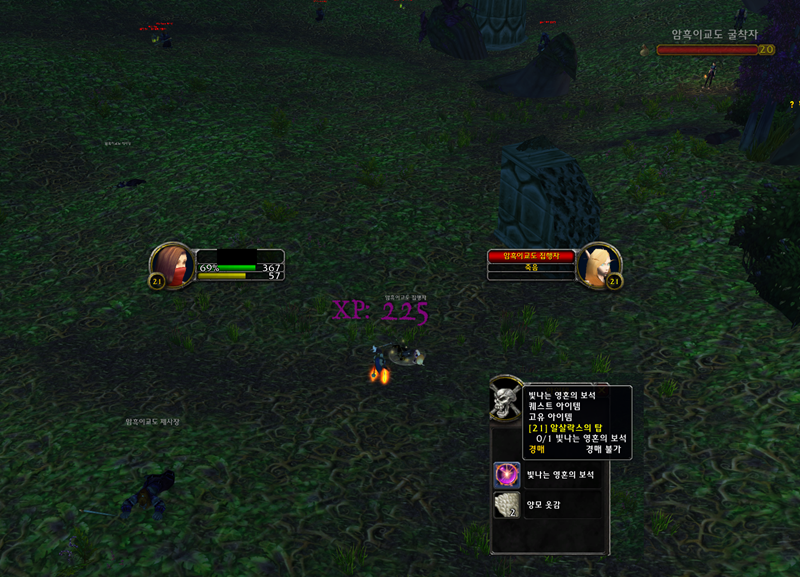Loot the 빛나는 영혼의 보석 gem item

coord(507,475)
